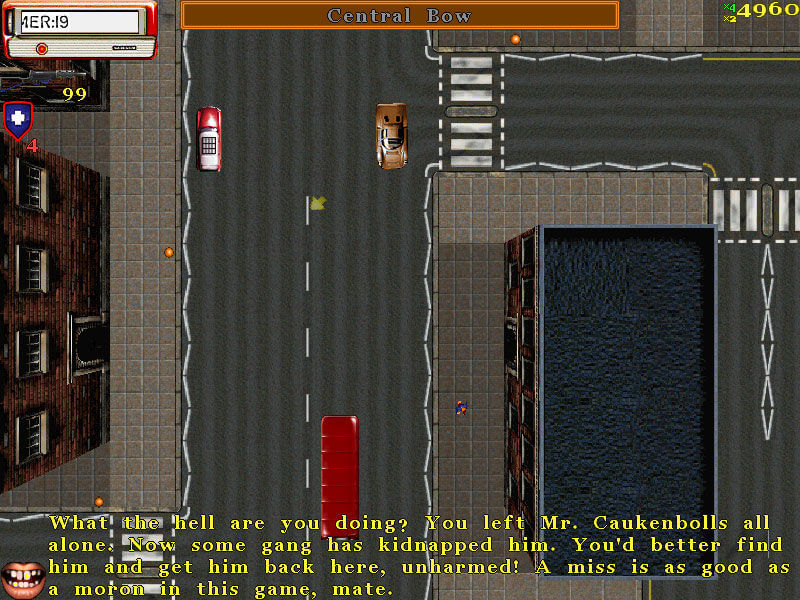Click the blue shield cross icon
Screen dimensions: 800x600
[x=17, y=120]
